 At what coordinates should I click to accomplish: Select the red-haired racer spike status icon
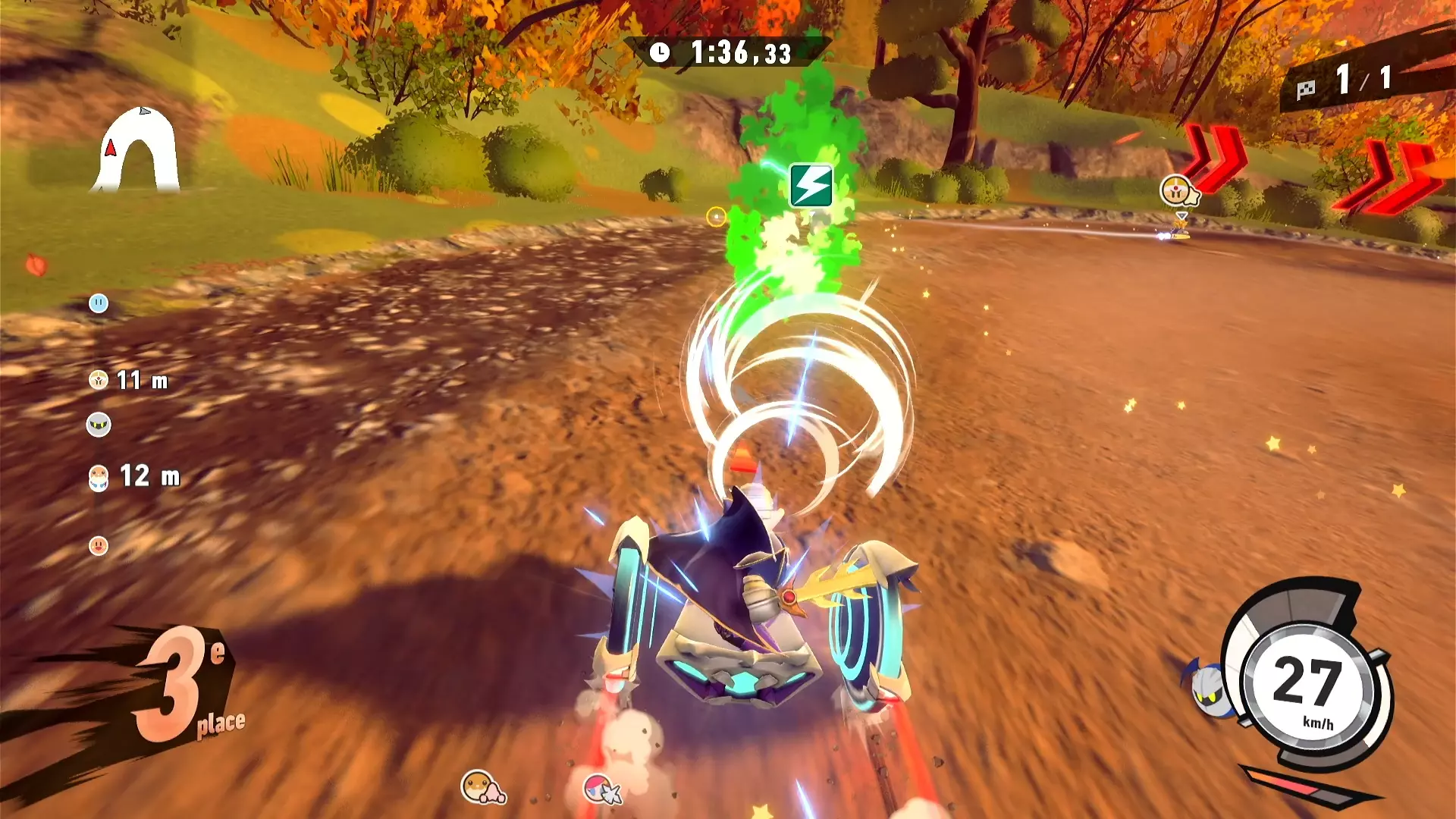pos(602,789)
